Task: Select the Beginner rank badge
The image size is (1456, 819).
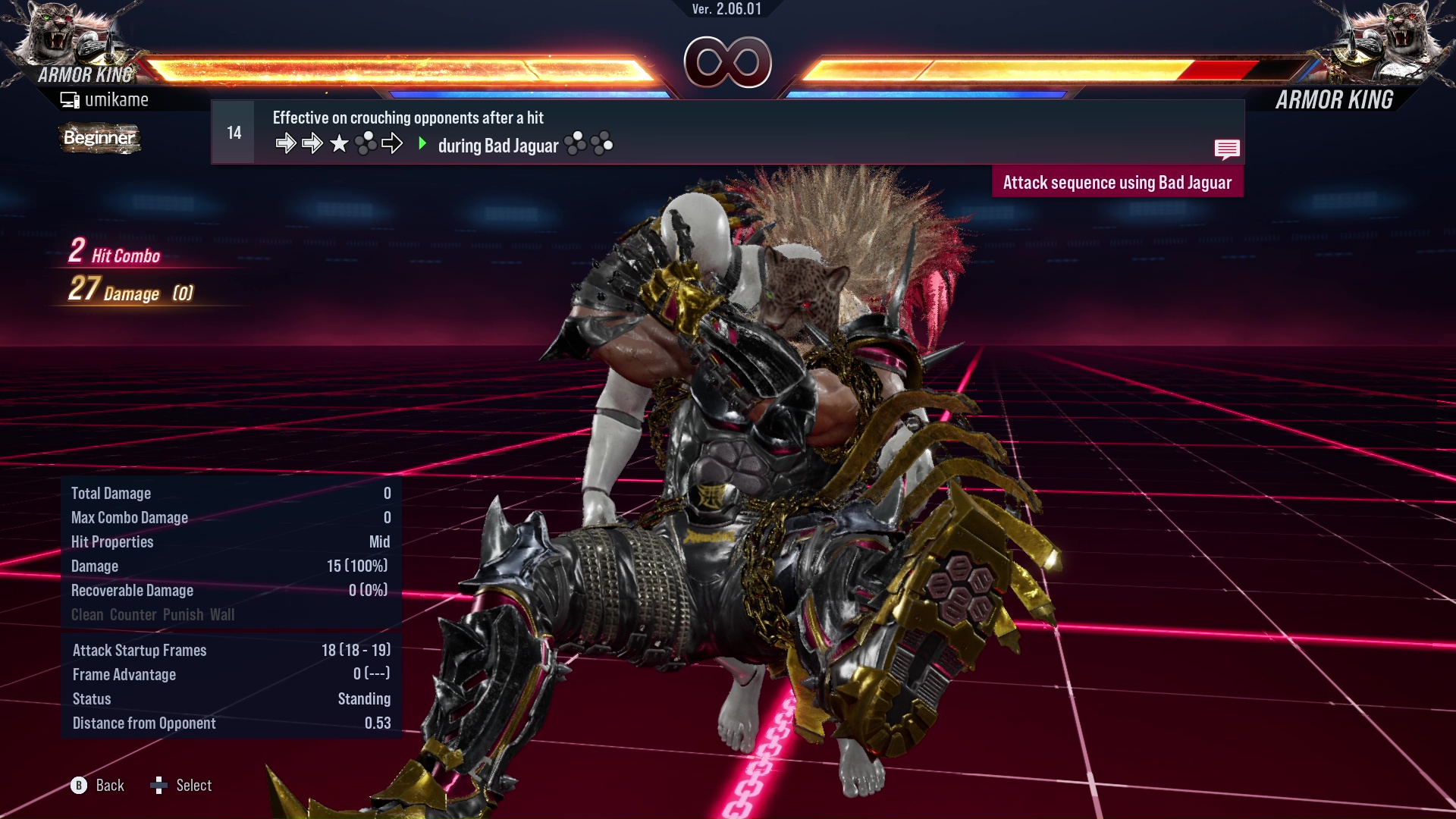Action: tap(99, 138)
